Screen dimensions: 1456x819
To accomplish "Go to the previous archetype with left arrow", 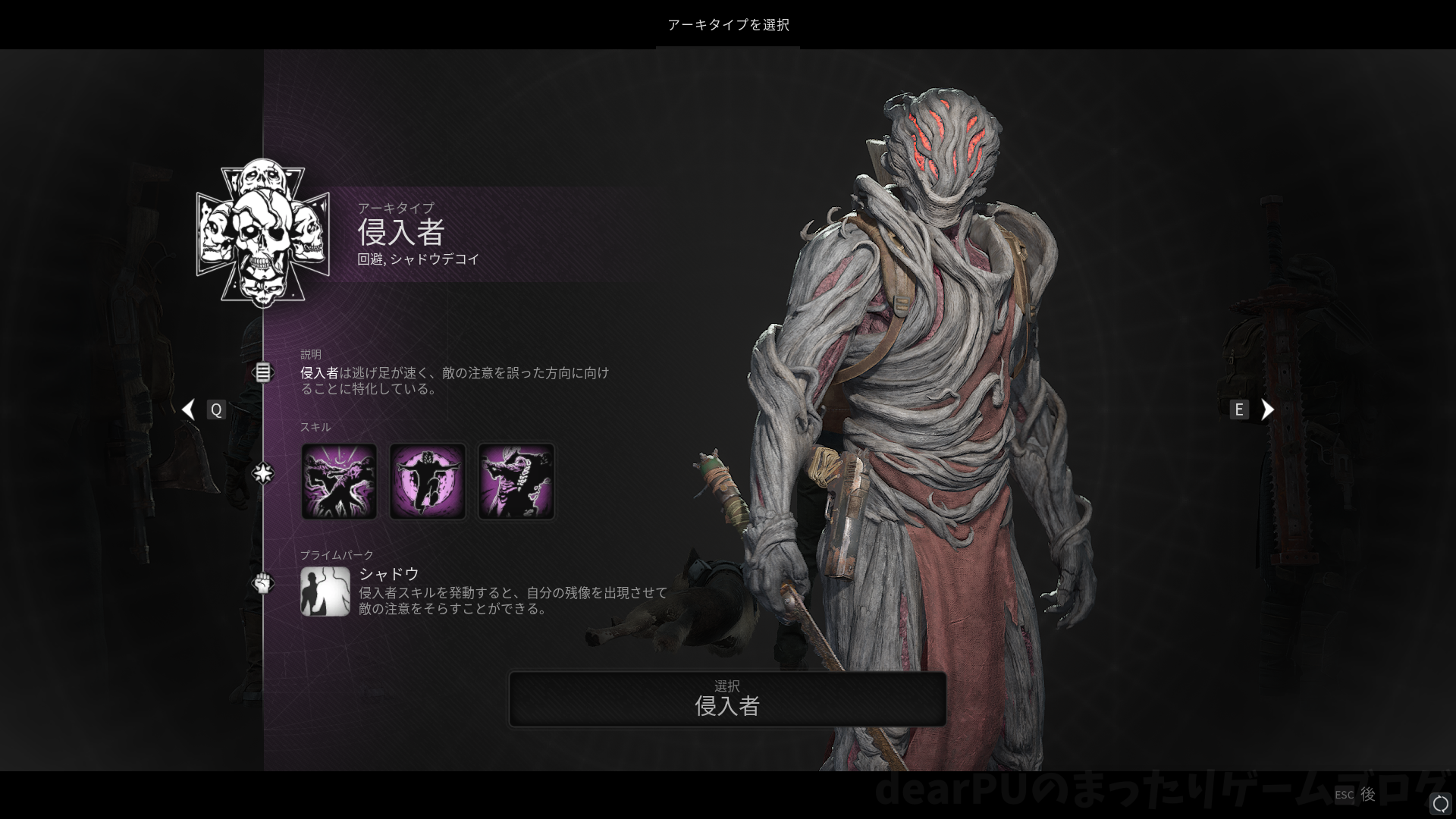I will 189,409.
